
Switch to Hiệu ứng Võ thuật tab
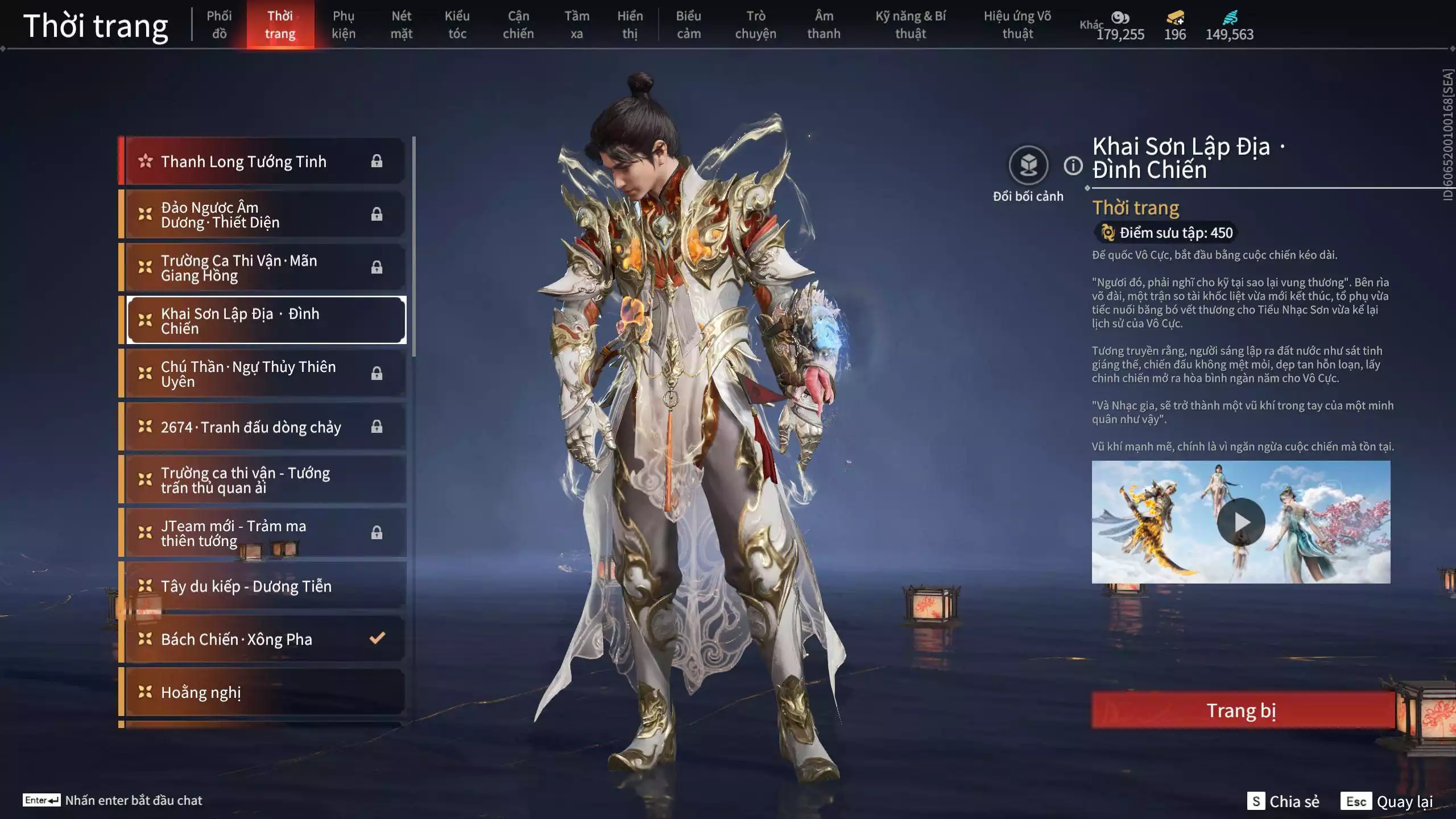[x=1017, y=24]
